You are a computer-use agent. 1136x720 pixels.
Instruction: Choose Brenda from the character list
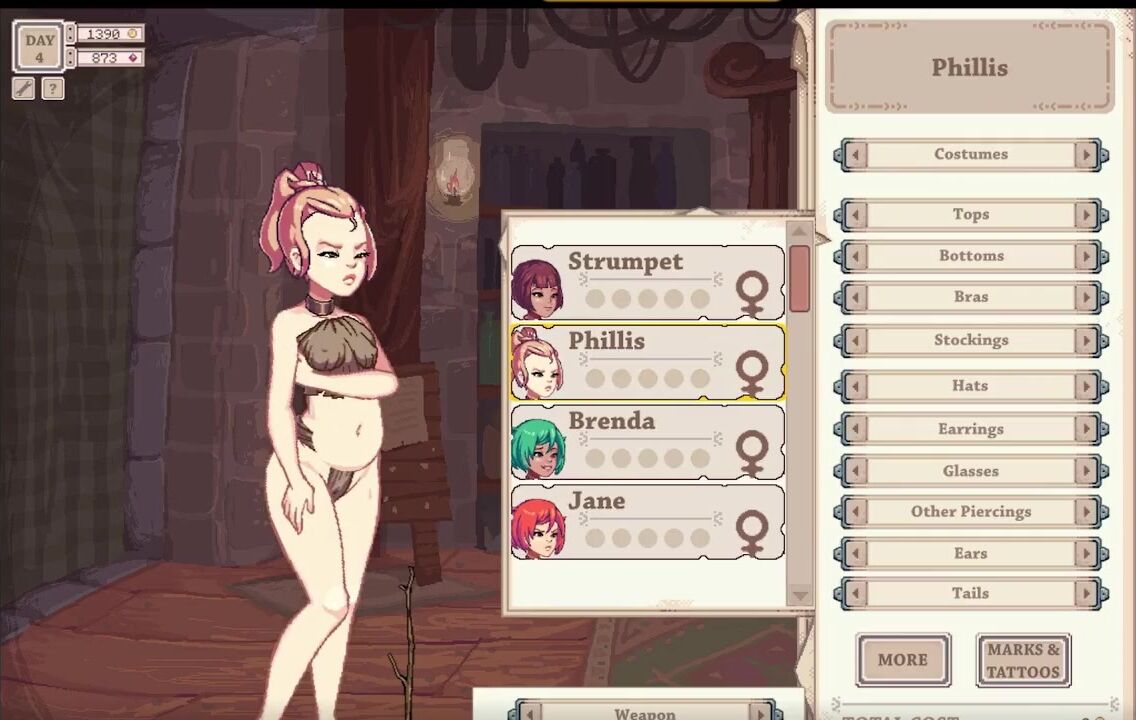click(x=647, y=442)
